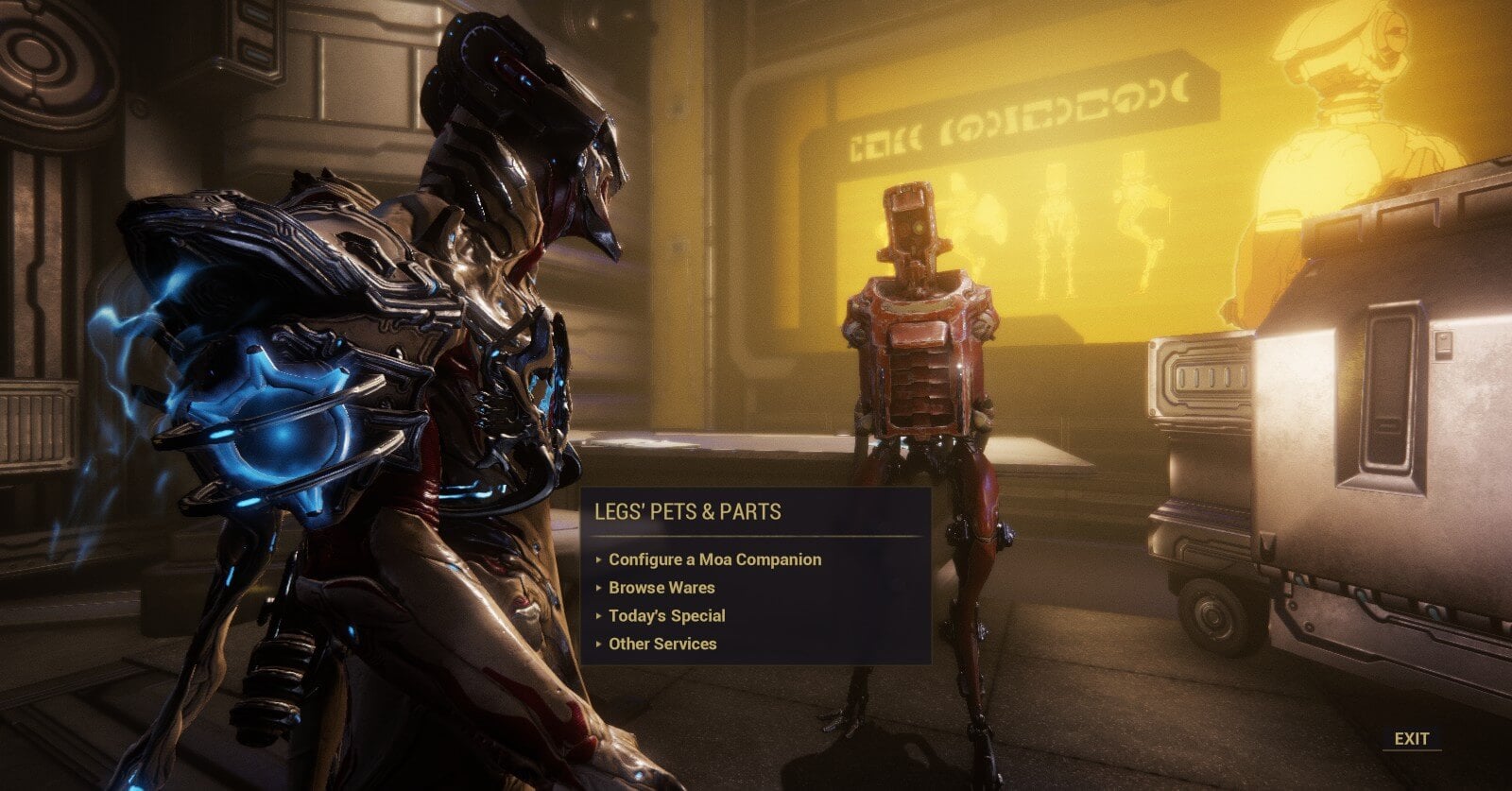Open Other Services
1512x791 pixels.
pyautogui.click(x=662, y=645)
